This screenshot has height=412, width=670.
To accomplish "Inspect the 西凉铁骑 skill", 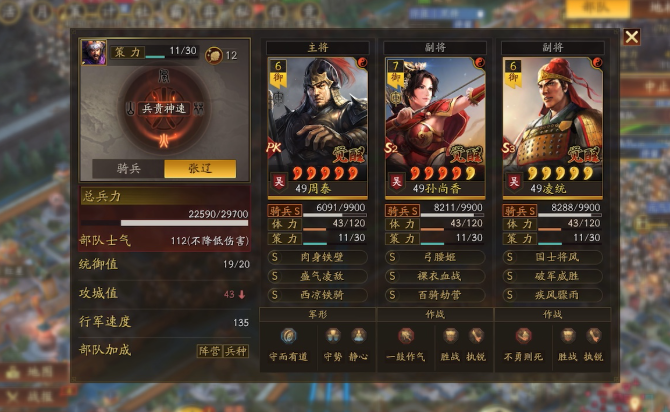I will point(318,294).
